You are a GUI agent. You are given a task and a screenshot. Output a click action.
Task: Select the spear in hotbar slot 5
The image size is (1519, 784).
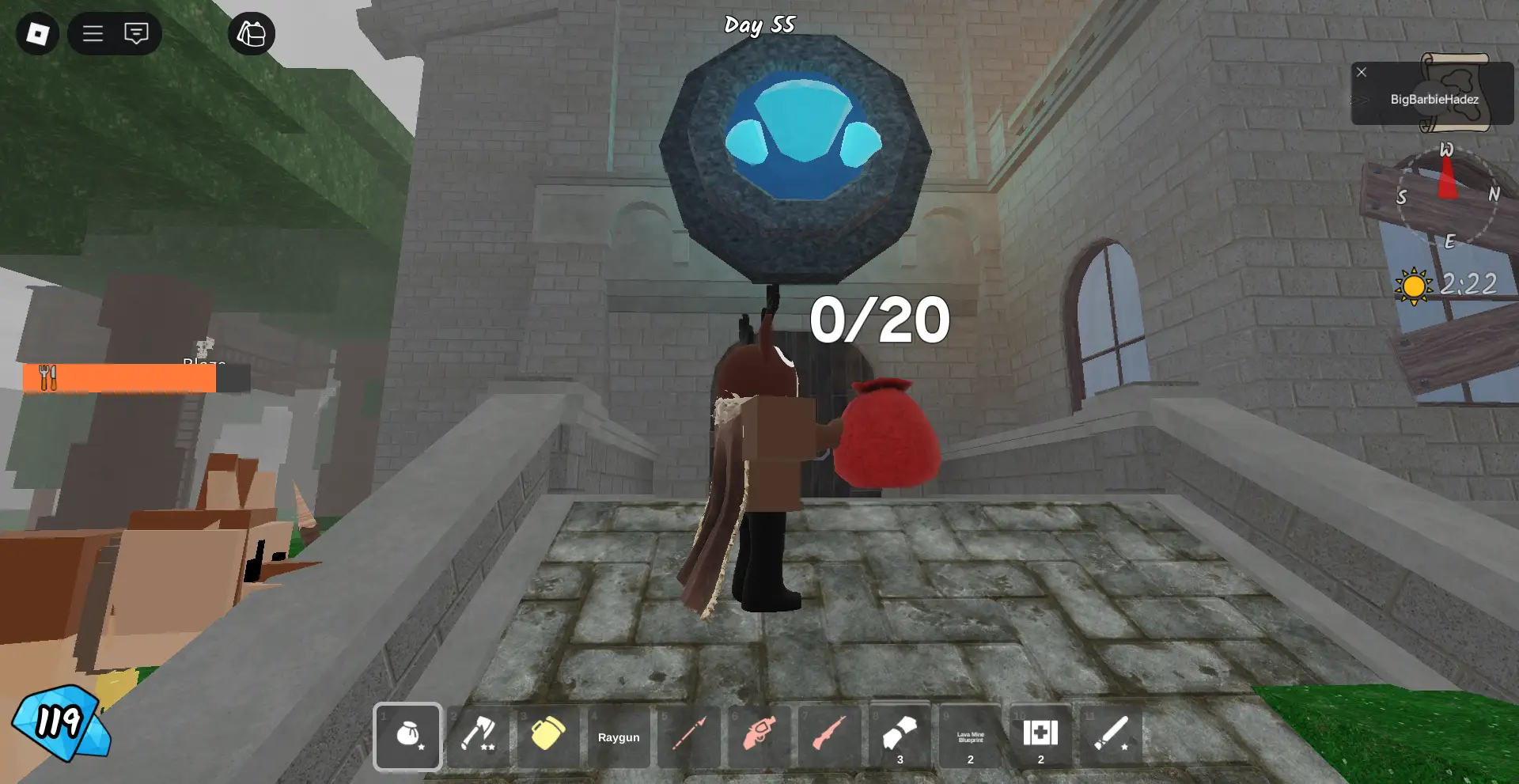tap(688, 737)
